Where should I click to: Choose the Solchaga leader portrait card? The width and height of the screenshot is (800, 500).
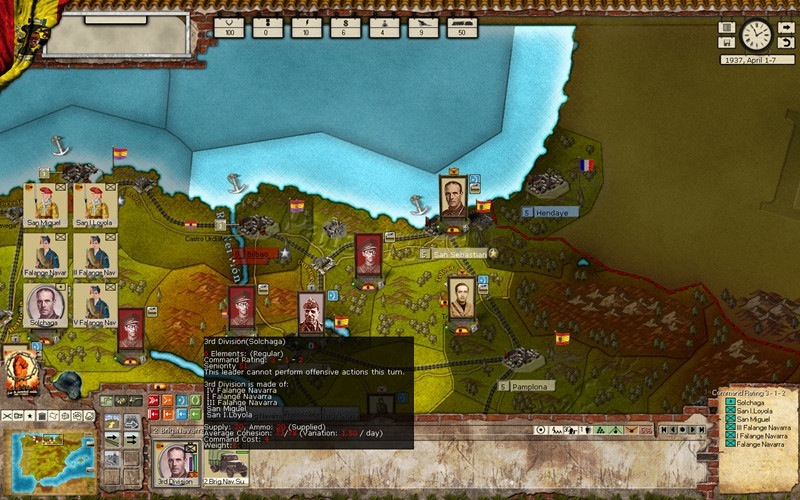tap(44, 307)
